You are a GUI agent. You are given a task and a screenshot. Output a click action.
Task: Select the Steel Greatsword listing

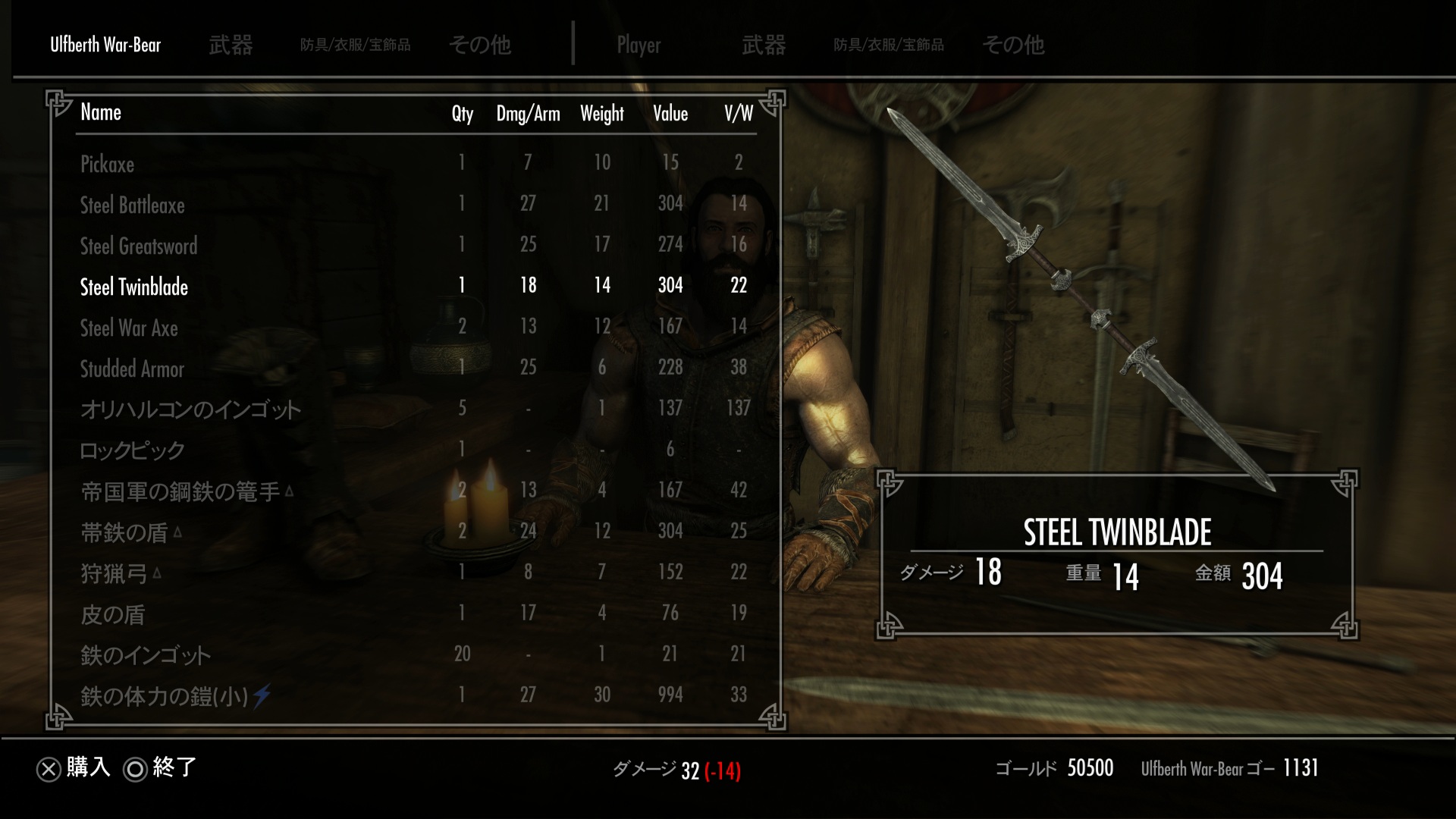pyautogui.click(x=139, y=246)
